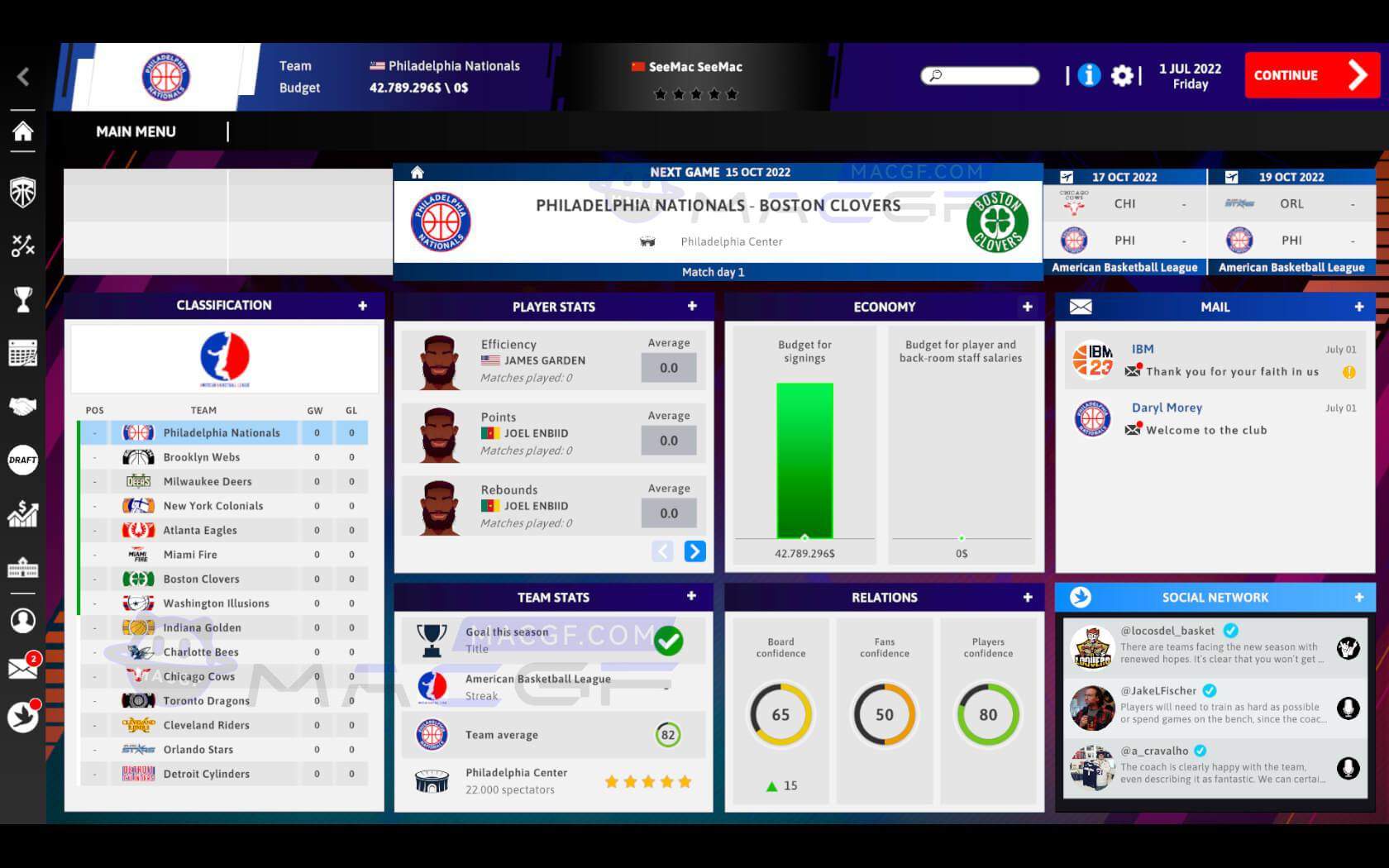Show next player stats page
1389x868 pixels.
coord(694,551)
